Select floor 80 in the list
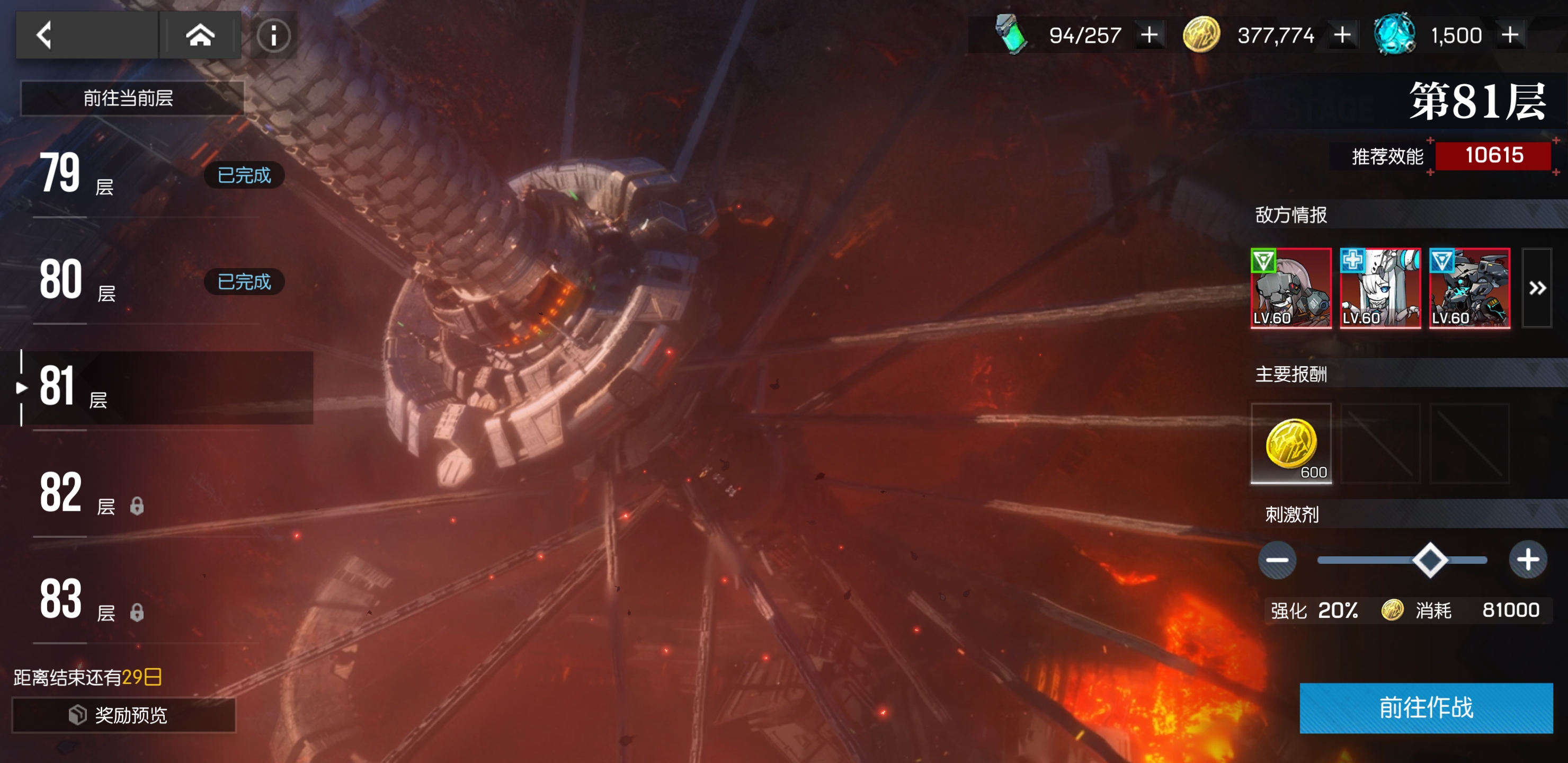The image size is (1568, 763). 146,281
